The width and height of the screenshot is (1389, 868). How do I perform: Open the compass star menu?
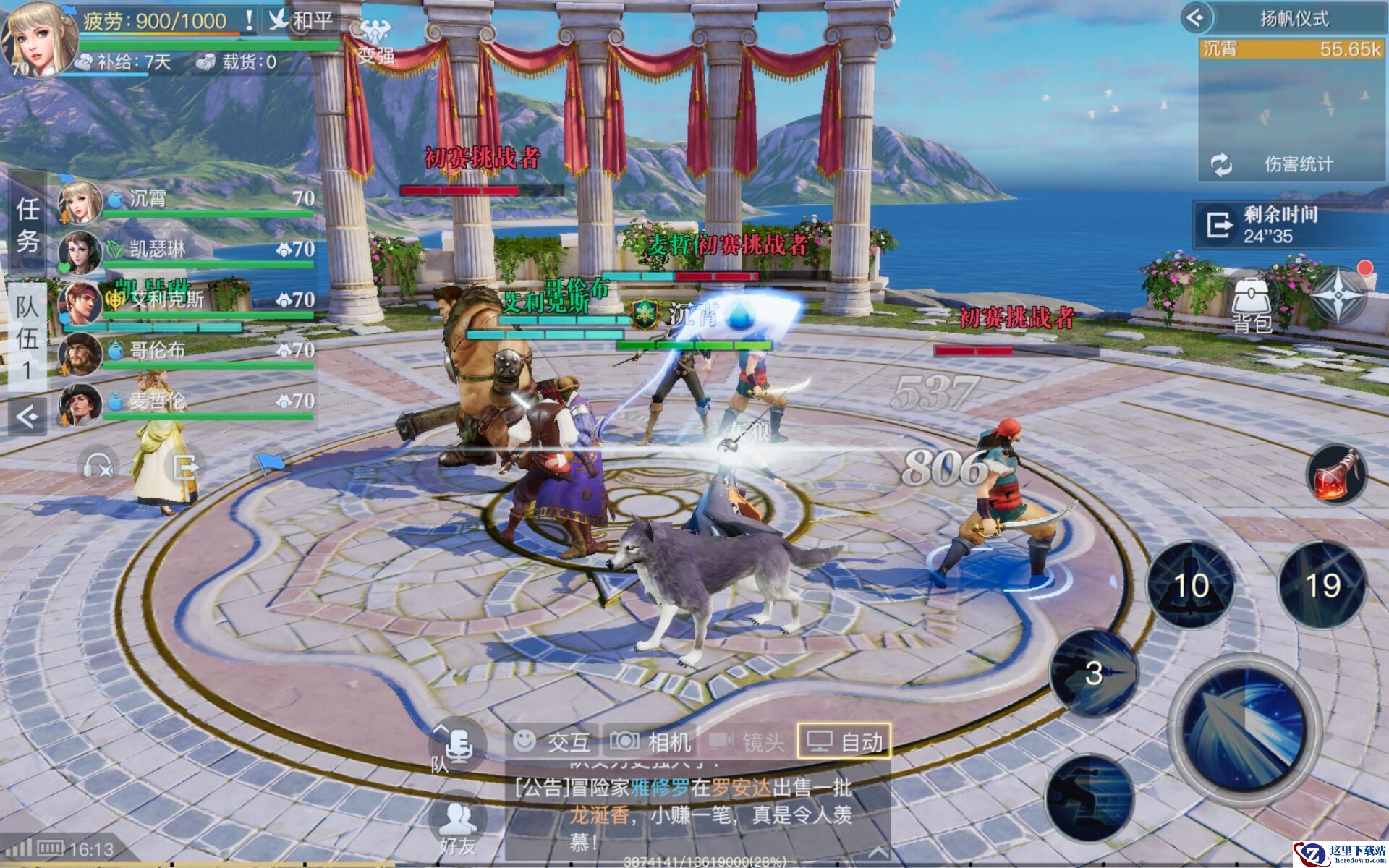1338,297
